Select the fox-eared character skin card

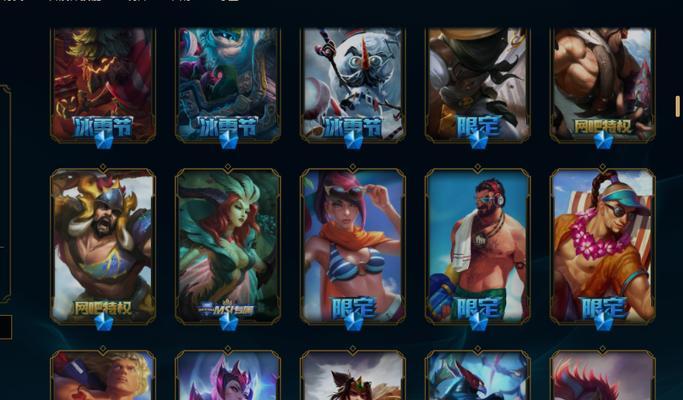pos(353,377)
